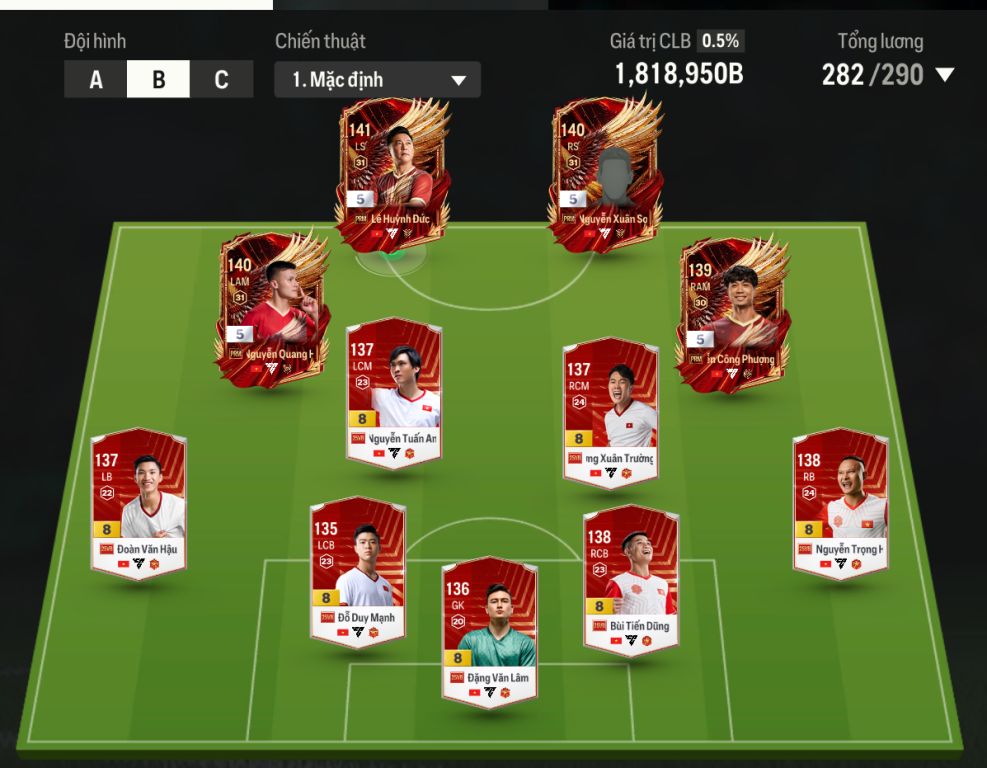Pick Đỗ Duy Mạnh LCB card
This screenshot has height=768, width=987.
(357, 570)
